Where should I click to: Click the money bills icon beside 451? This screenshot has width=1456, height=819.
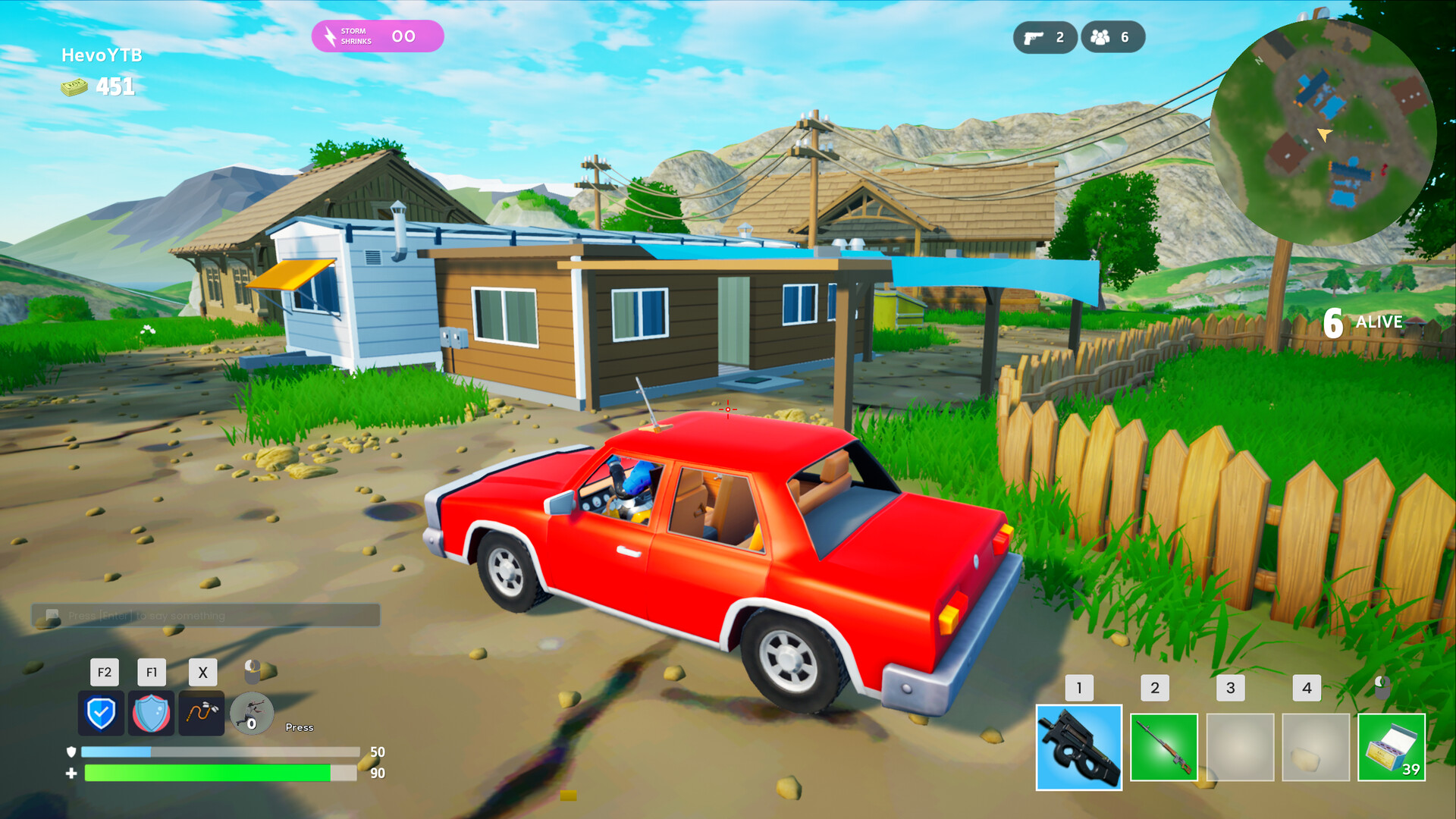click(x=74, y=85)
